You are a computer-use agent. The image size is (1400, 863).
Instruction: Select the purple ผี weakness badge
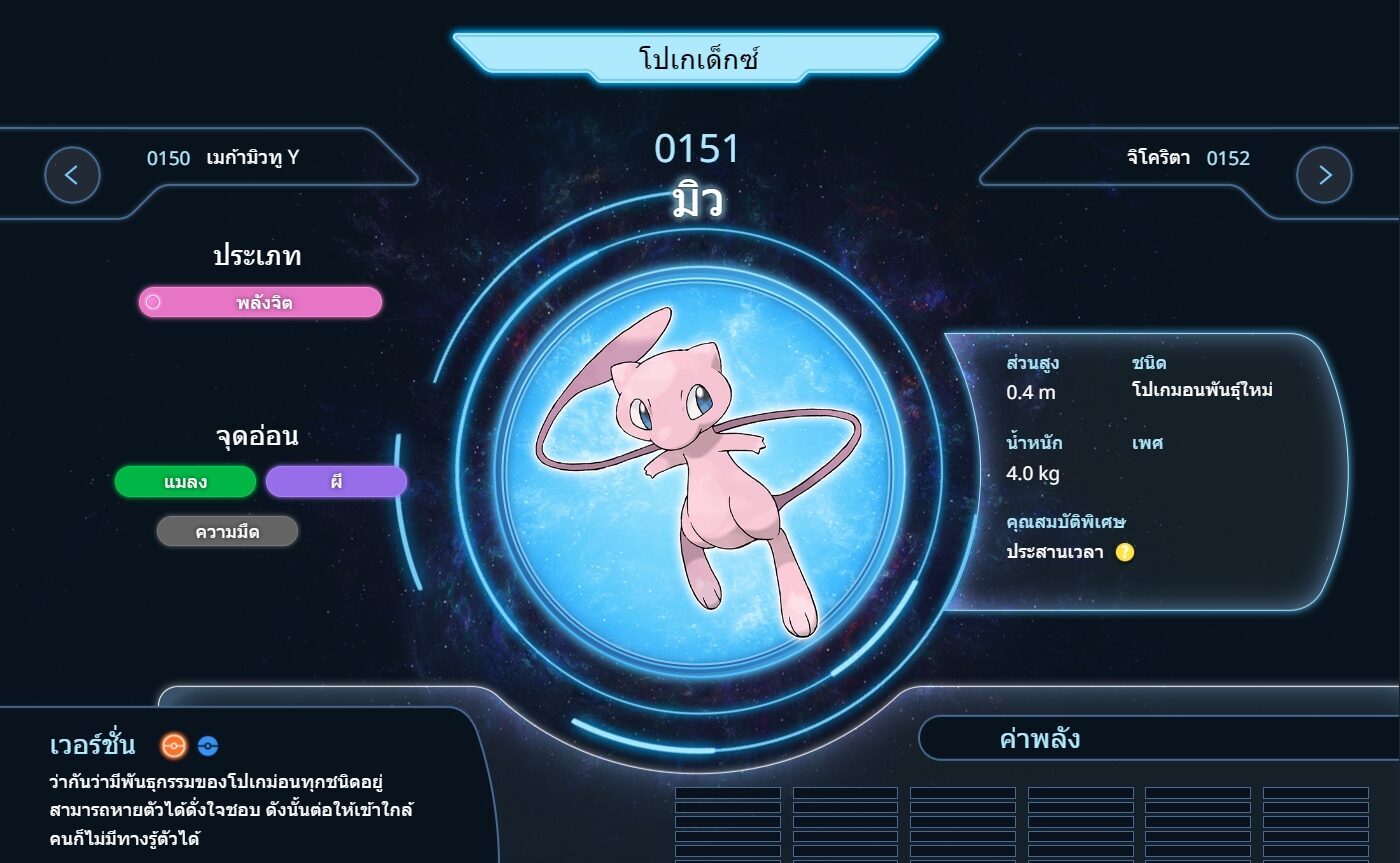[x=336, y=482]
